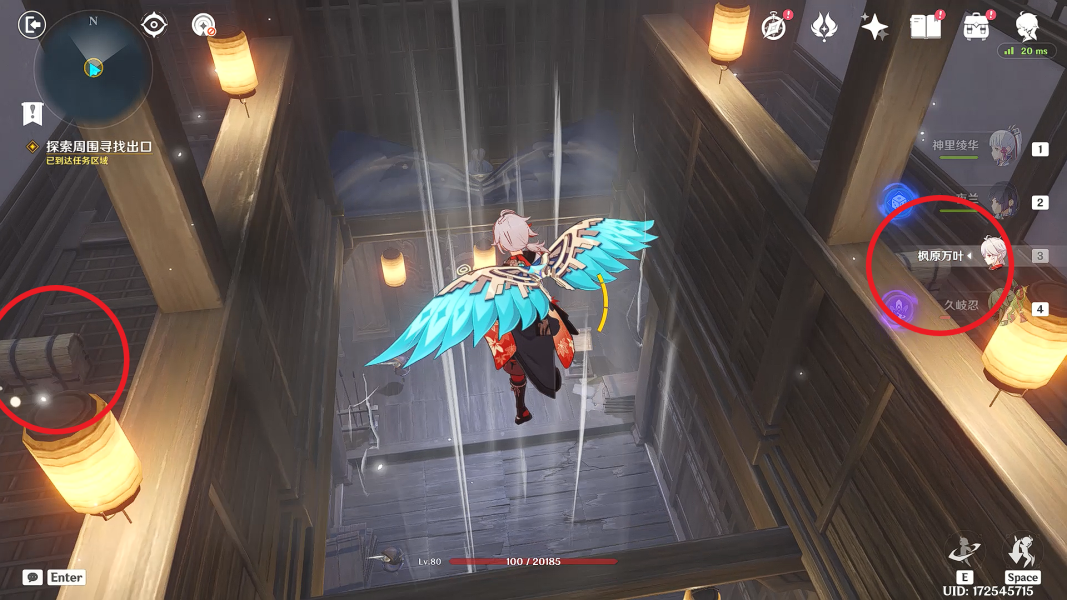Open the adventurer handbook book icon
Image resolution: width=1067 pixels, height=600 pixels.
click(x=925, y=27)
